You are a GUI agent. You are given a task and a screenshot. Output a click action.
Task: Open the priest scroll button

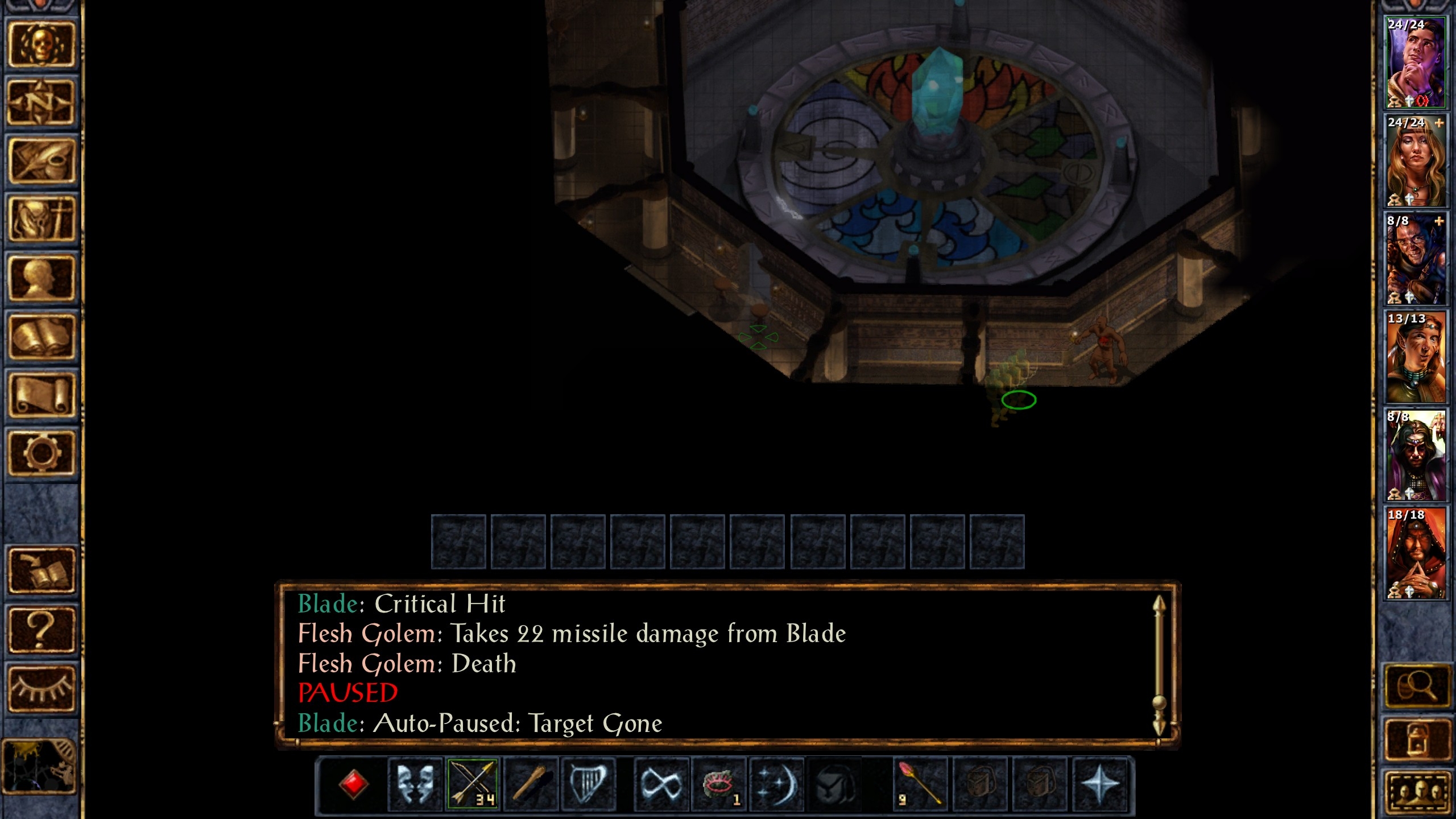pyautogui.click(x=41, y=395)
